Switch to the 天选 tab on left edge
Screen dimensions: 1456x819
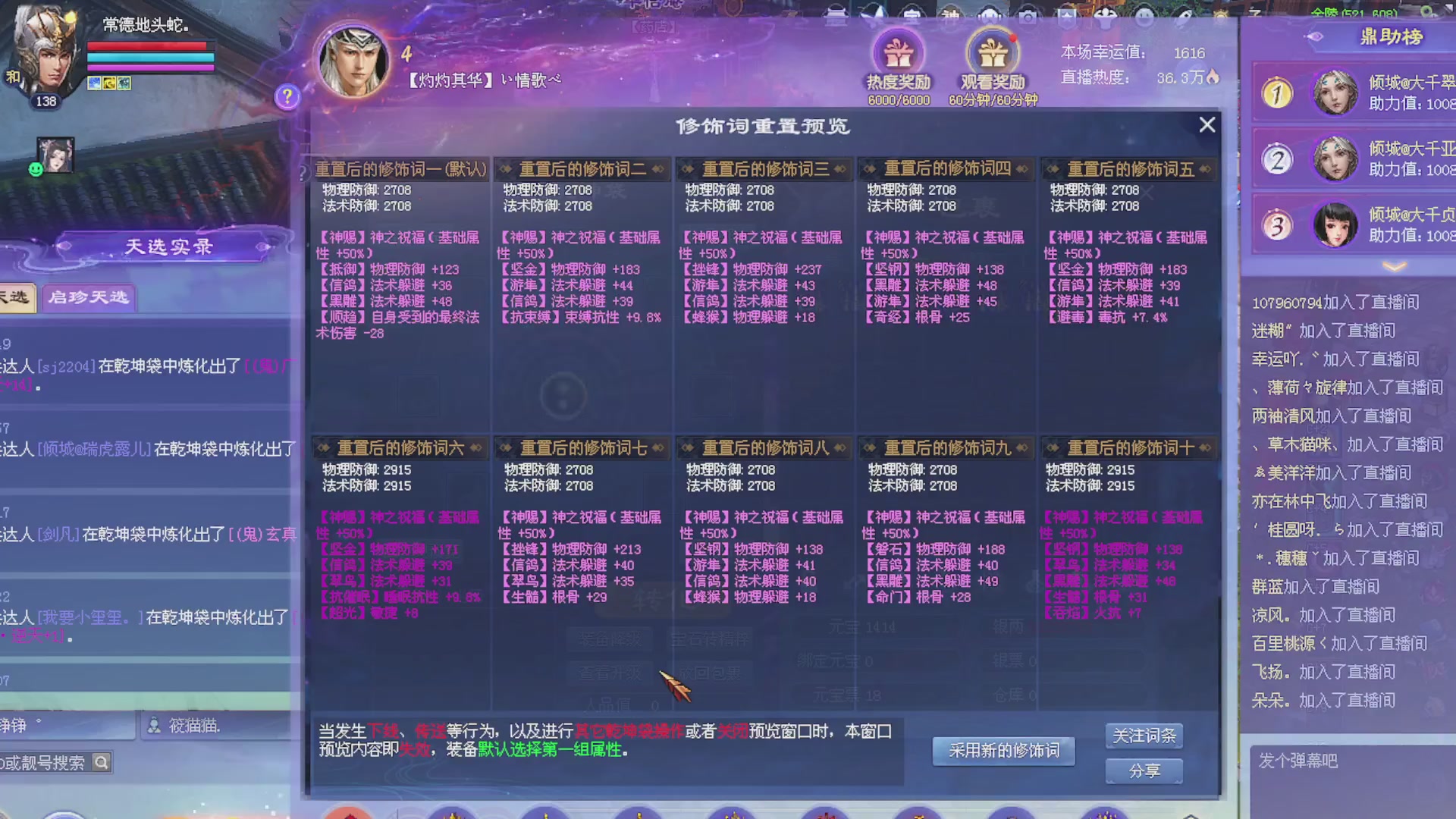coord(15,297)
